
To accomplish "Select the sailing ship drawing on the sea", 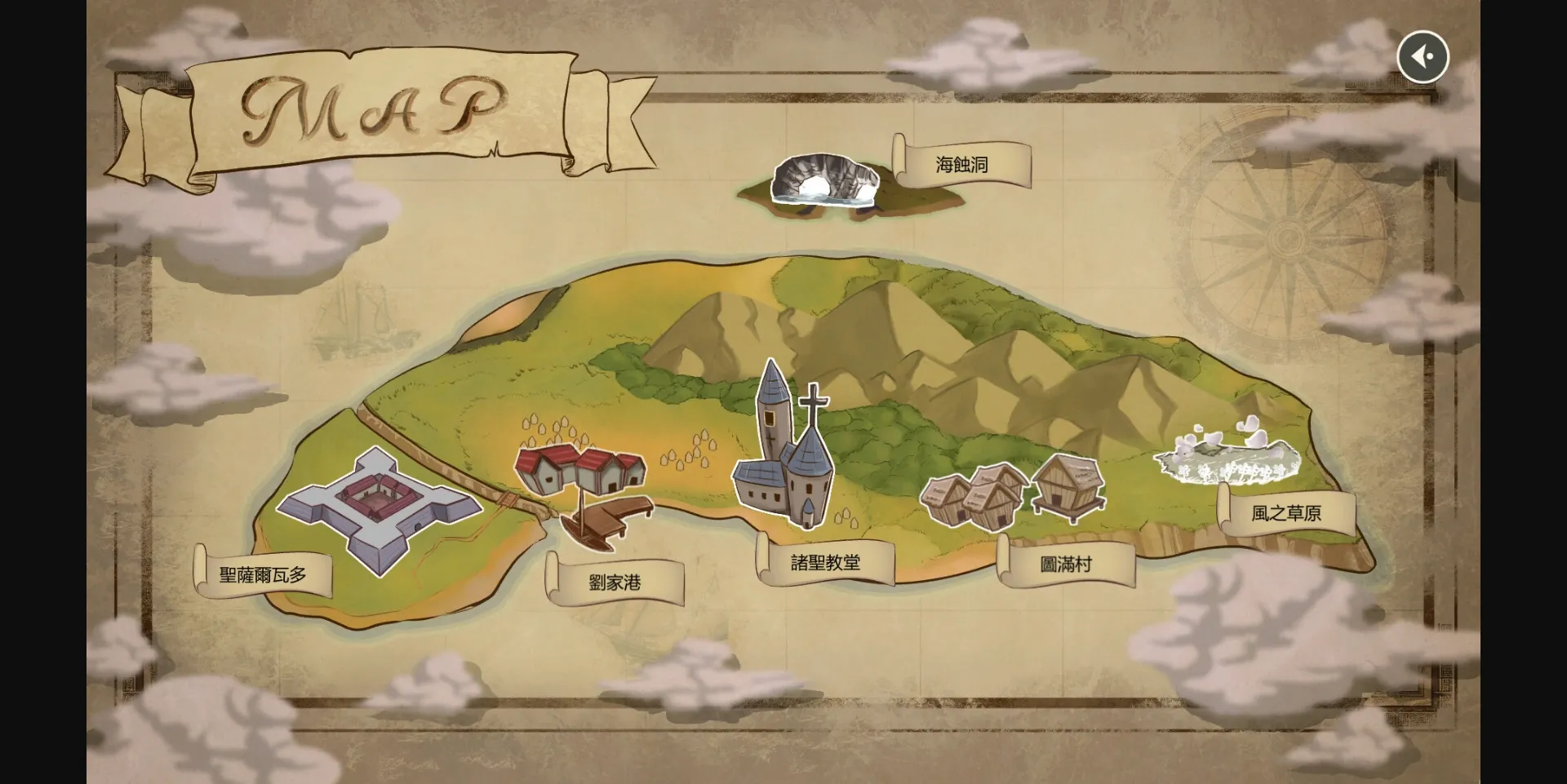I will pos(363,322).
